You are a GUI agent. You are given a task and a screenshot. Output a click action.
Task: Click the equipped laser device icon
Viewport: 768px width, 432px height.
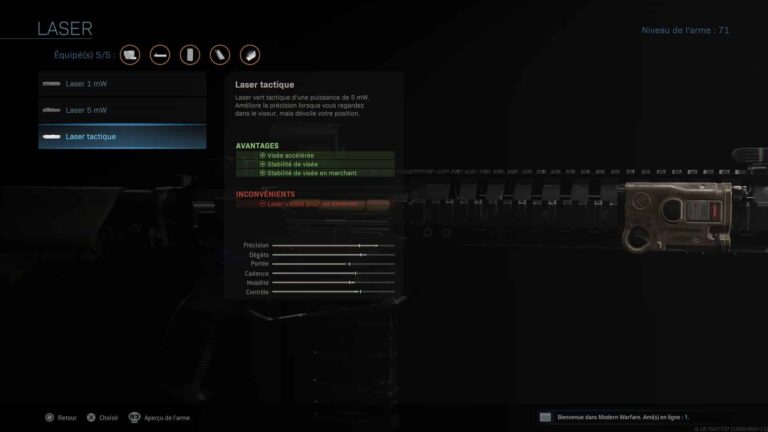(130, 54)
